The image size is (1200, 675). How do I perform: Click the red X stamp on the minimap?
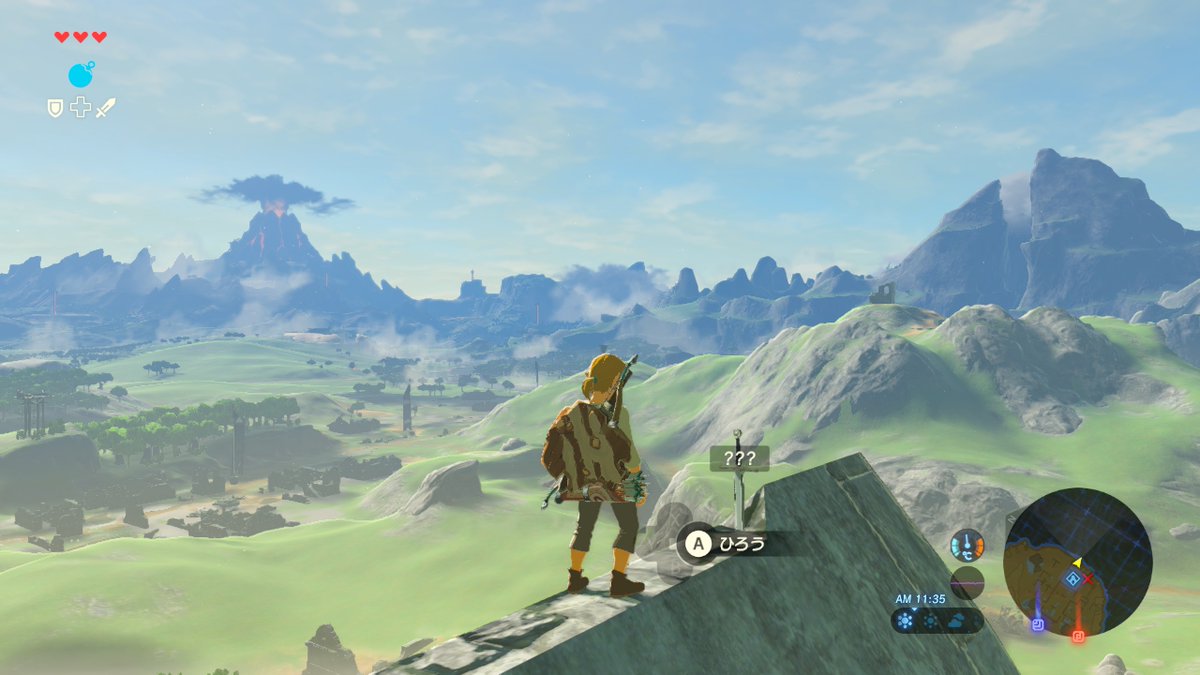click(1088, 578)
